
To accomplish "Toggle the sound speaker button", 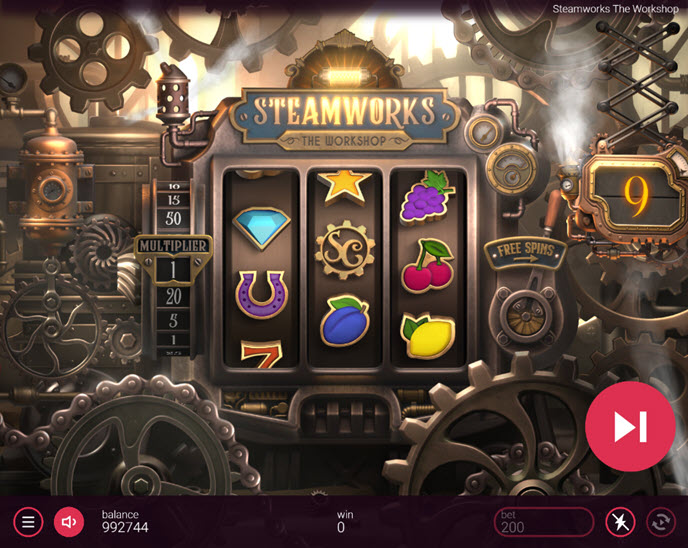I will [x=69, y=521].
